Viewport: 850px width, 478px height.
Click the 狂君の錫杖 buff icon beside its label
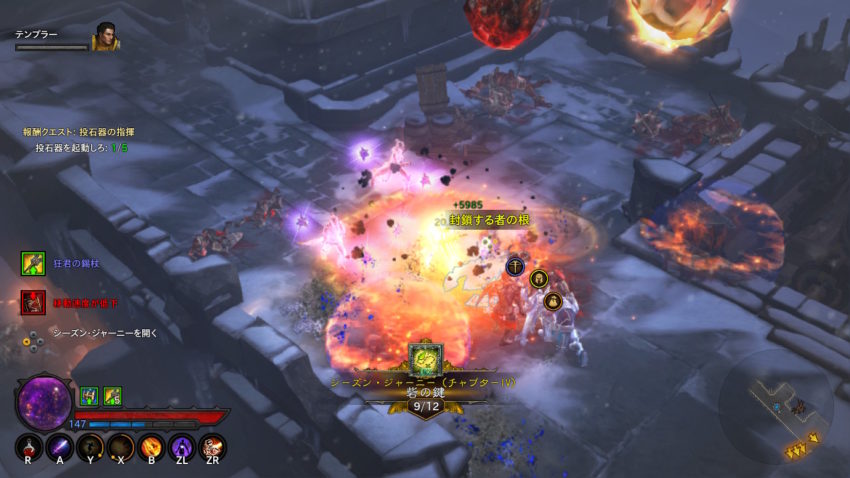click(x=32, y=263)
